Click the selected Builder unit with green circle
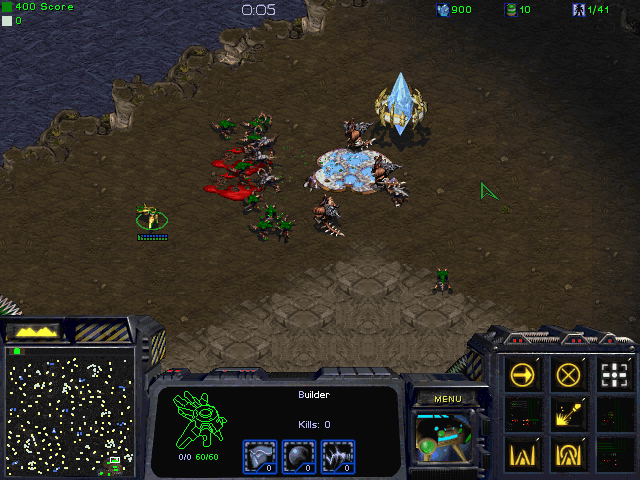 pyautogui.click(x=151, y=217)
